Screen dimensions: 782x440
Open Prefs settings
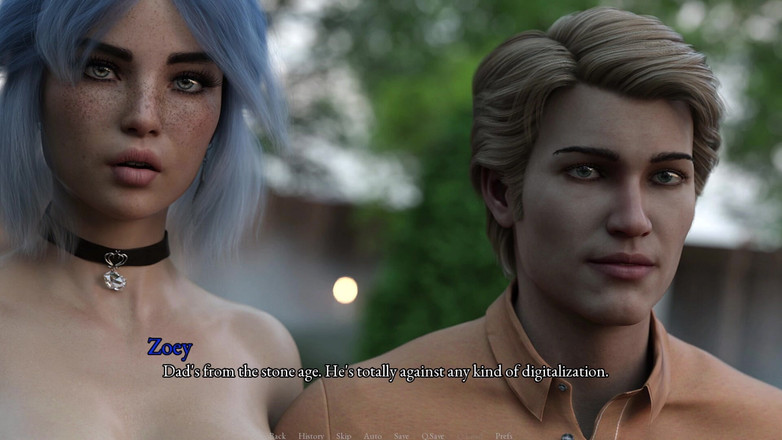pyautogui.click(x=503, y=436)
